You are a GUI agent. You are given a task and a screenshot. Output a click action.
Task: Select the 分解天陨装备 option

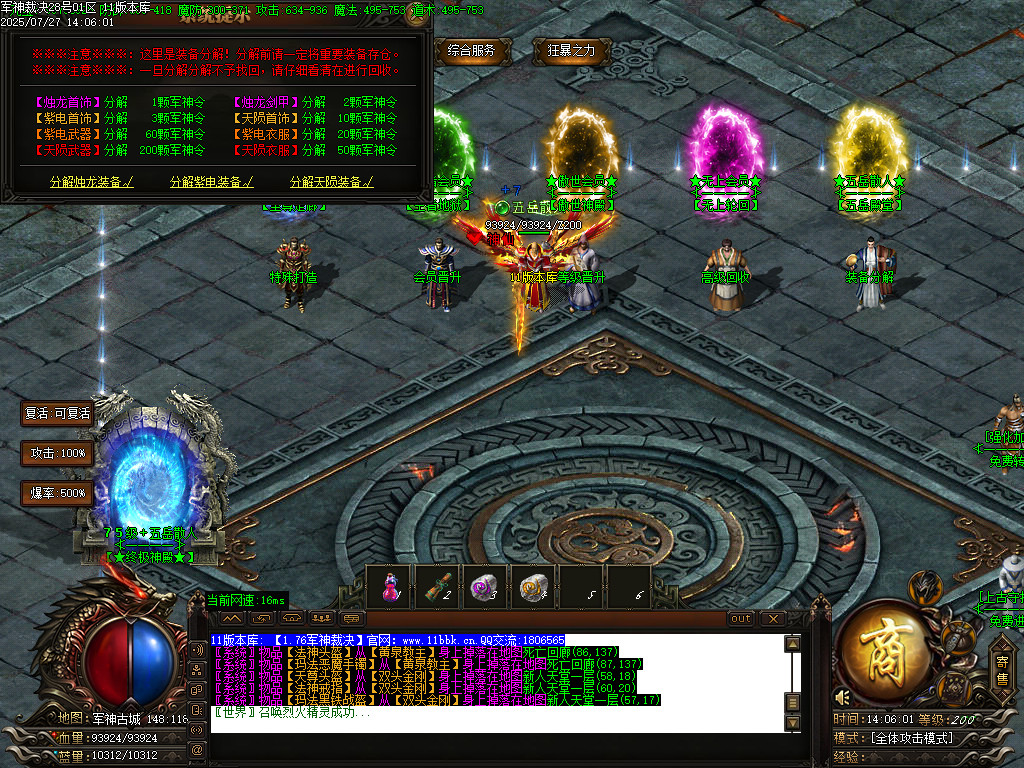(332, 182)
